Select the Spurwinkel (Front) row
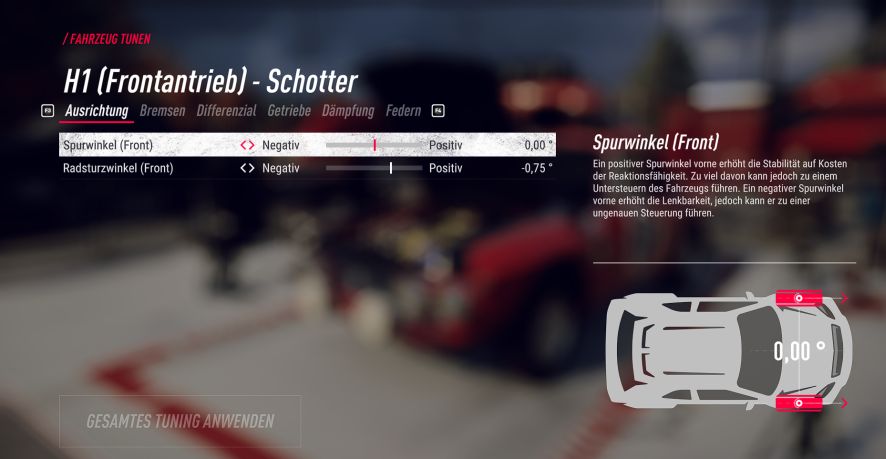Image resolution: width=886 pixels, height=459 pixels. point(108,145)
